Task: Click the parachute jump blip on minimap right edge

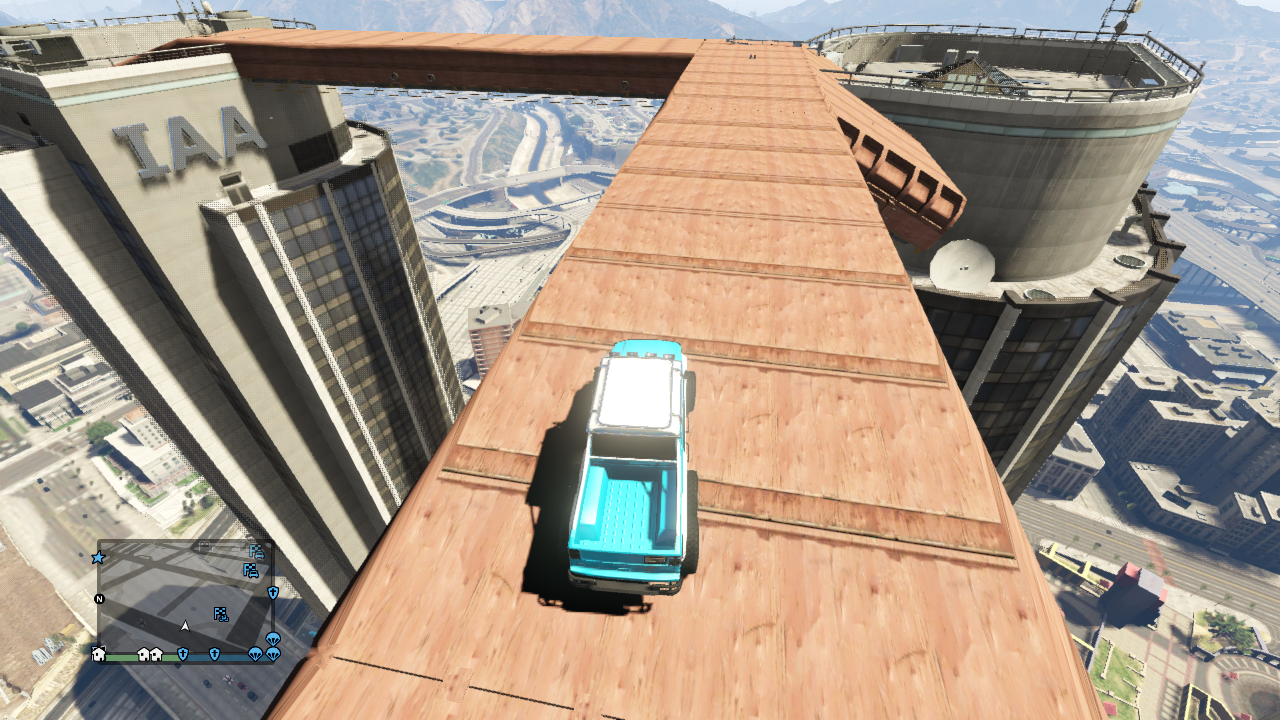Action: point(273,637)
